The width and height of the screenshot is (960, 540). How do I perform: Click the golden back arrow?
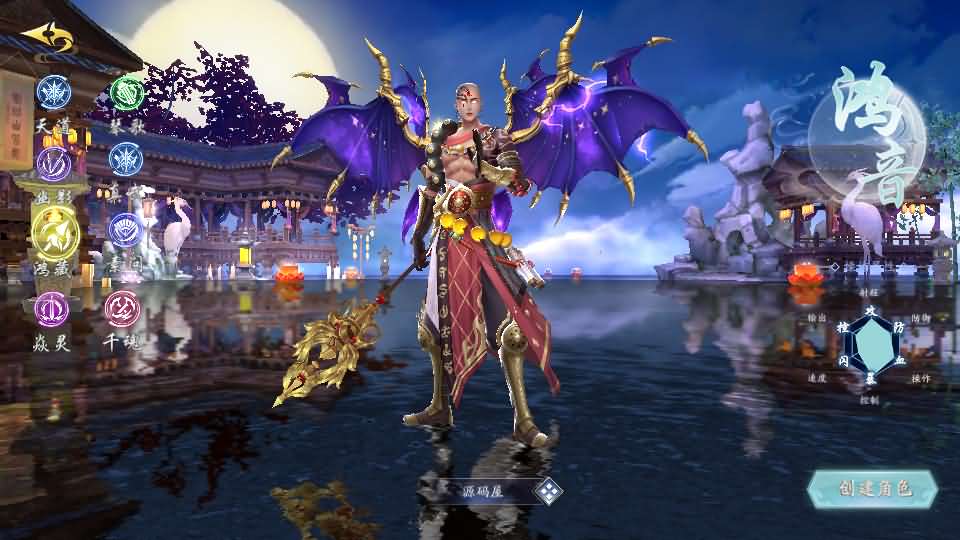[46, 38]
